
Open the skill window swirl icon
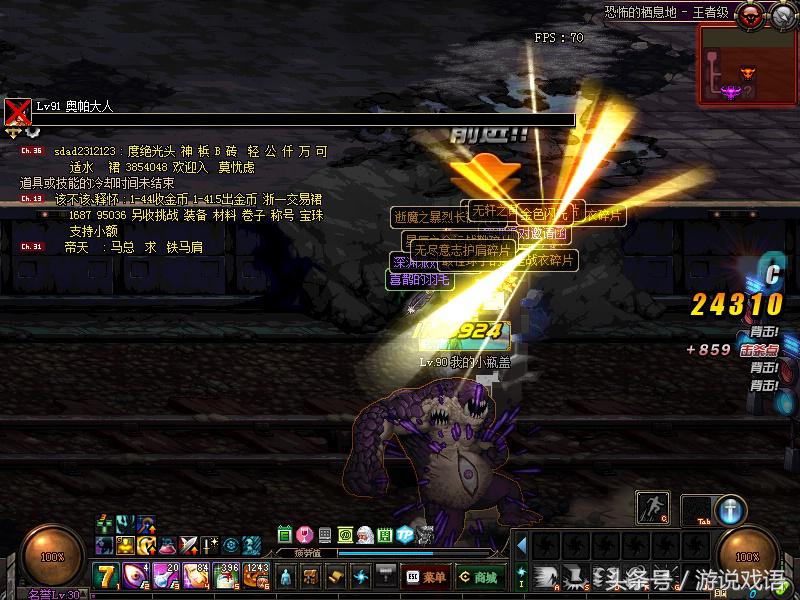[x=361, y=577]
